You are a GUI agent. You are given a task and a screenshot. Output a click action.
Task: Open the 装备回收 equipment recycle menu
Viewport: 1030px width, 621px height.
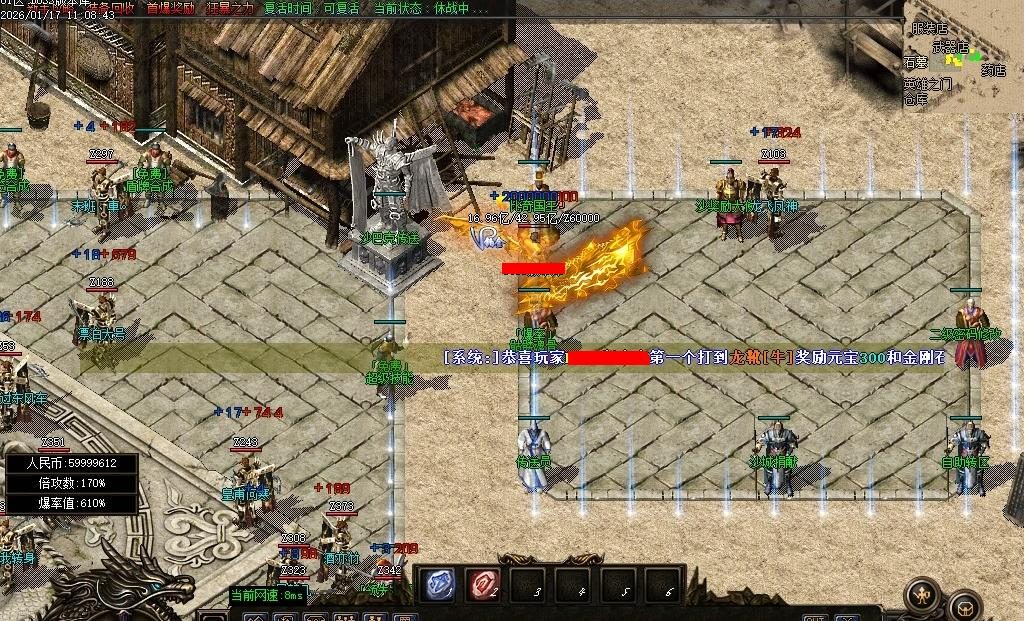coord(108,8)
